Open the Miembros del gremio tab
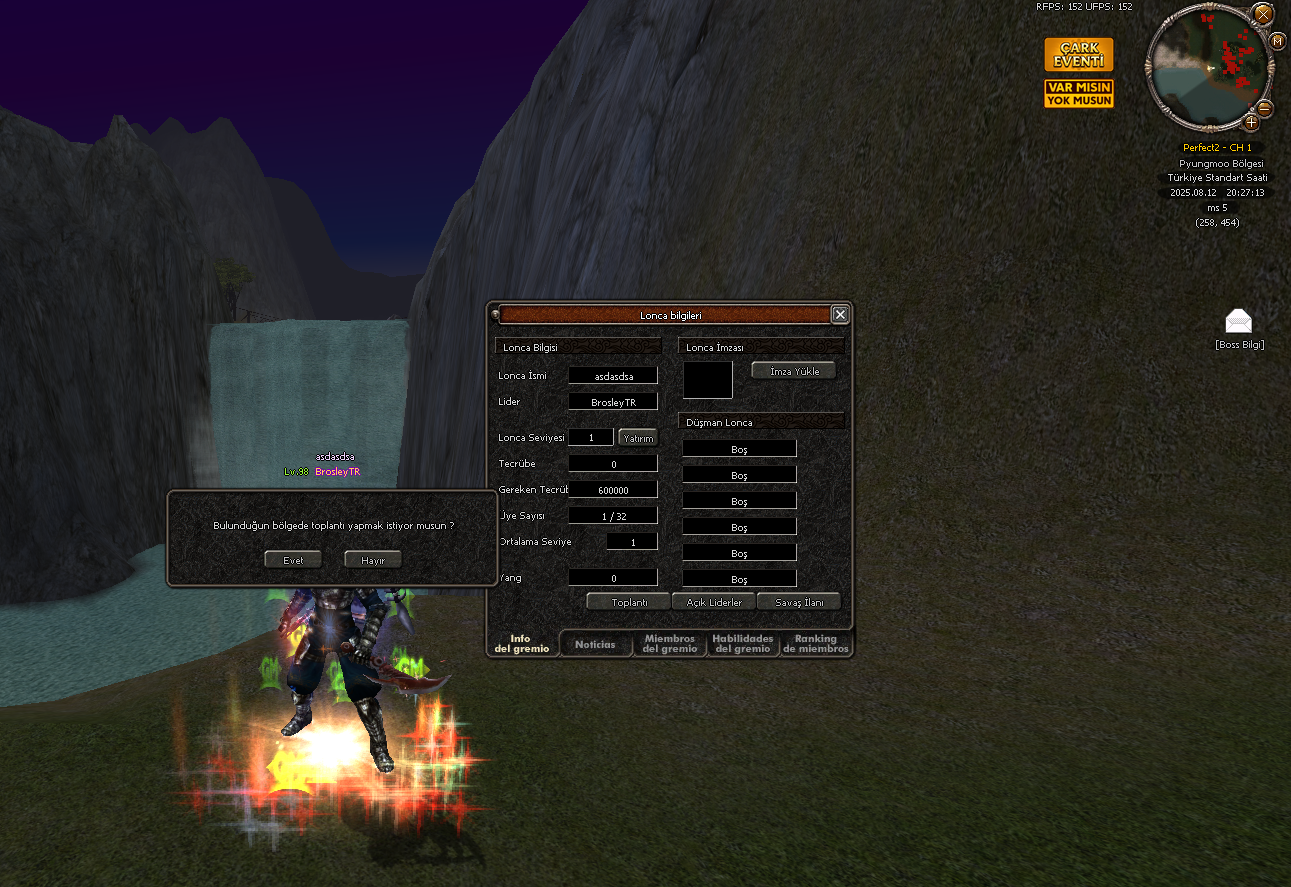 pyautogui.click(x=670, y=644)
